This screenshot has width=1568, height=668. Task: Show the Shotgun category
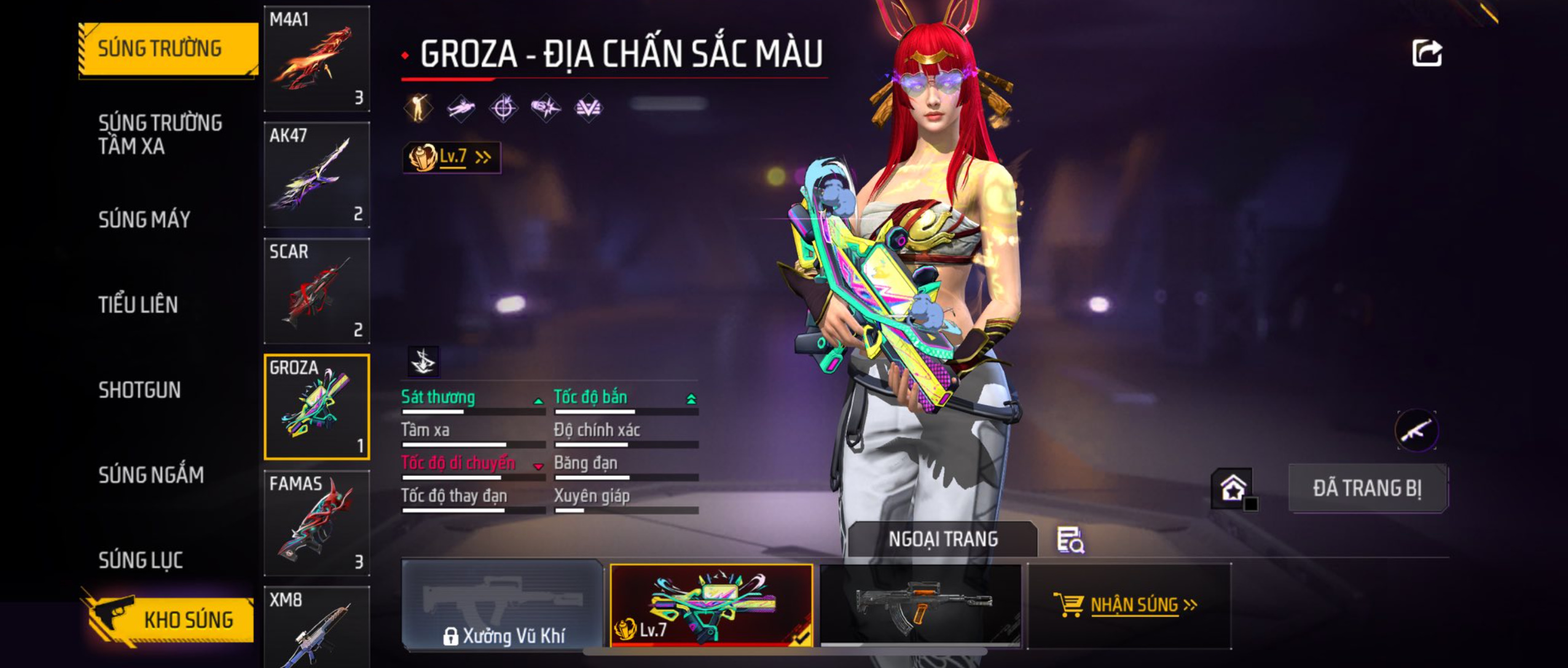[x=139, y=390]
